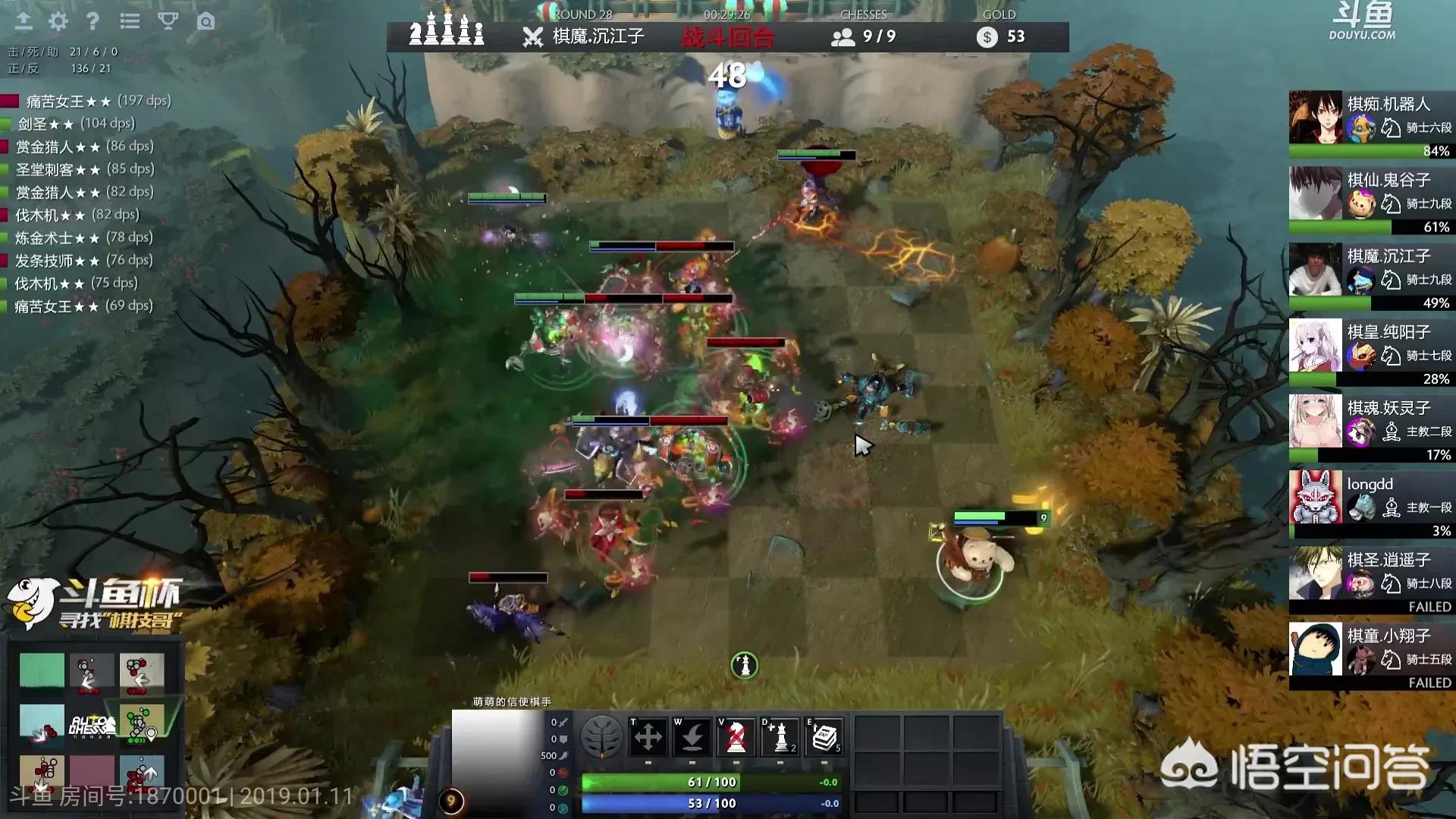Activate the move chess piece ability

coord(648,736)
